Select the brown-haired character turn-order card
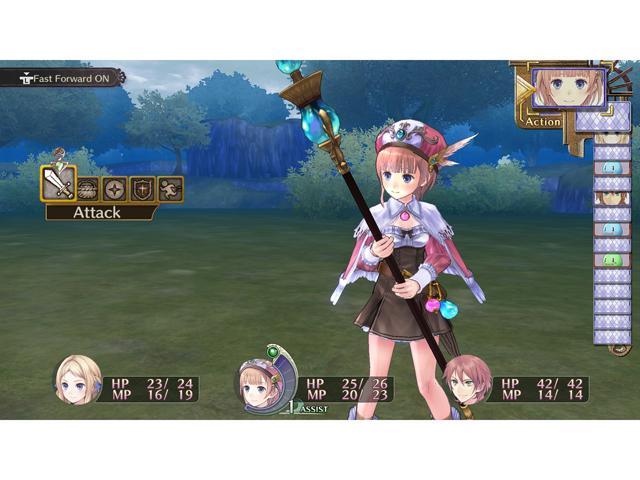This screenshot has width=640, height=480. [x=611, y=198]
